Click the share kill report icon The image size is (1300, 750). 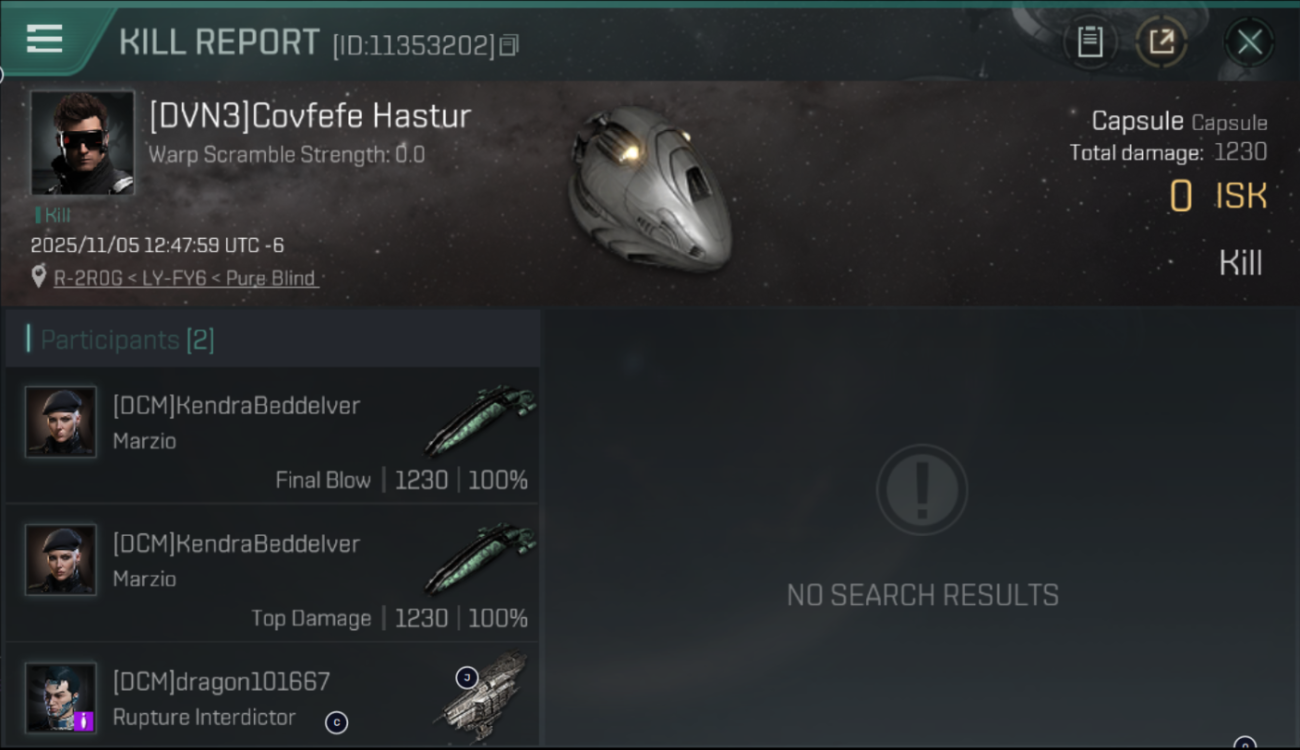1162,42
